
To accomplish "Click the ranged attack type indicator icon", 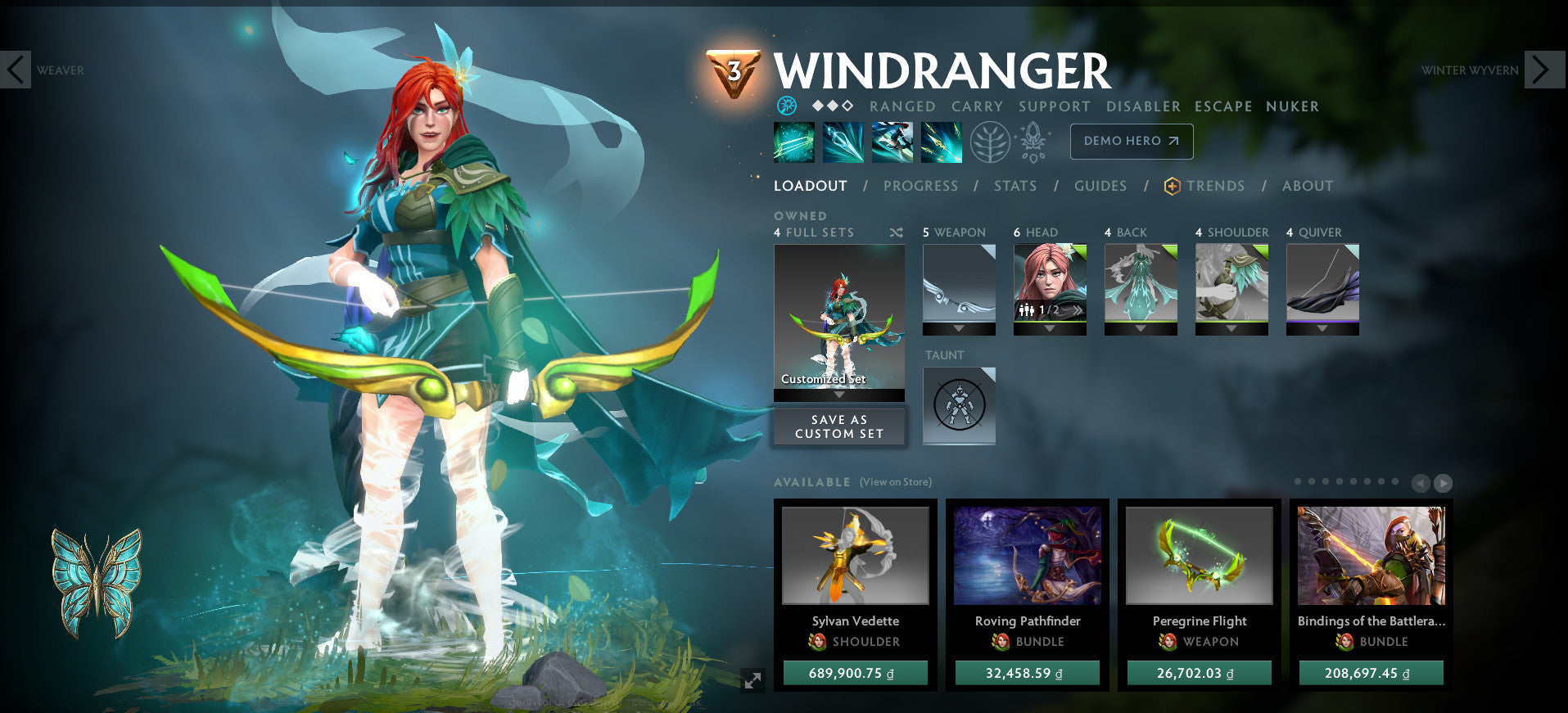I will click(x=785, y=106).
